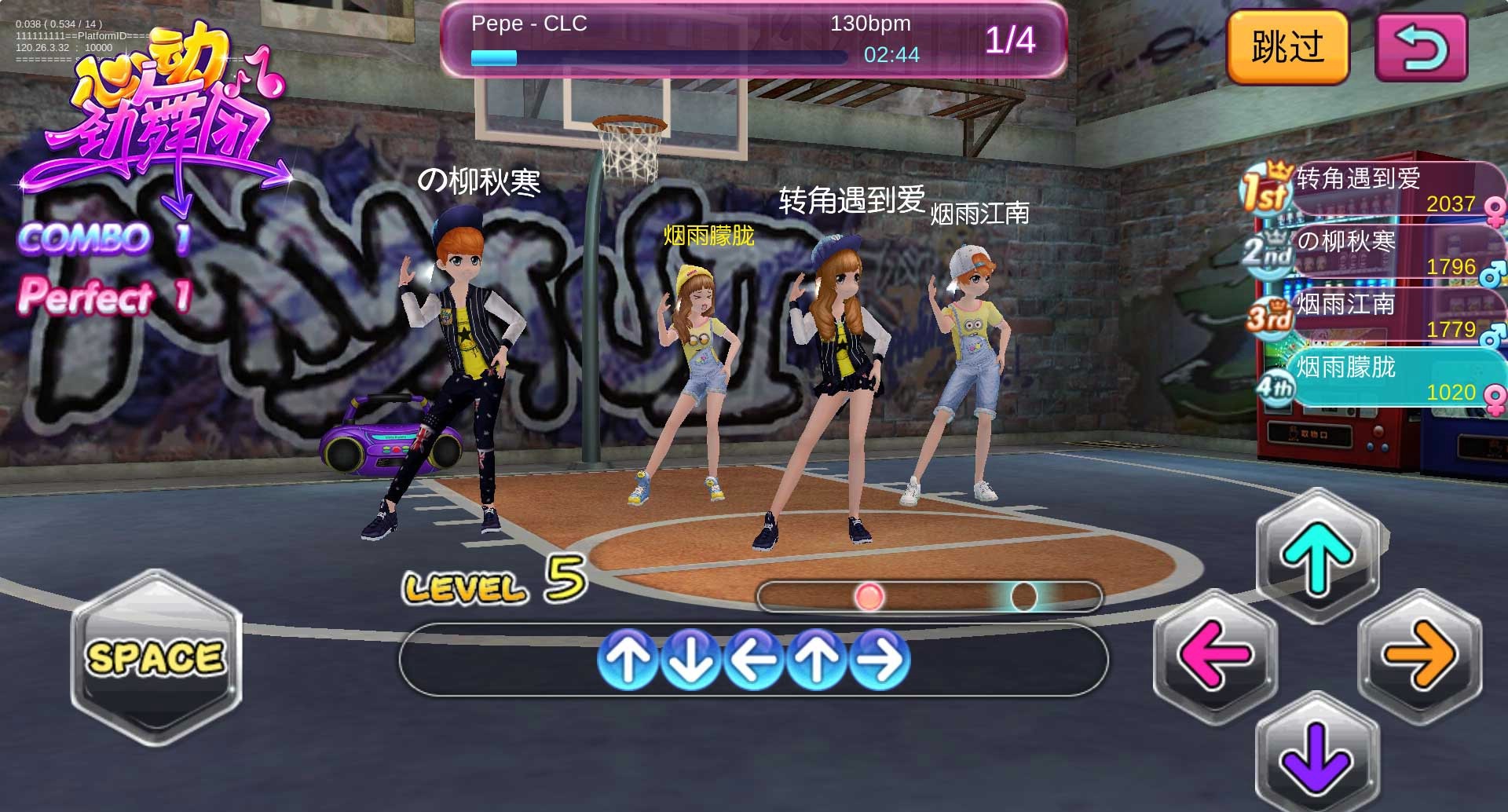1508x812 pixels.
Task: Tap the yellow 跳过 skip button
Action: (1287, 47)
